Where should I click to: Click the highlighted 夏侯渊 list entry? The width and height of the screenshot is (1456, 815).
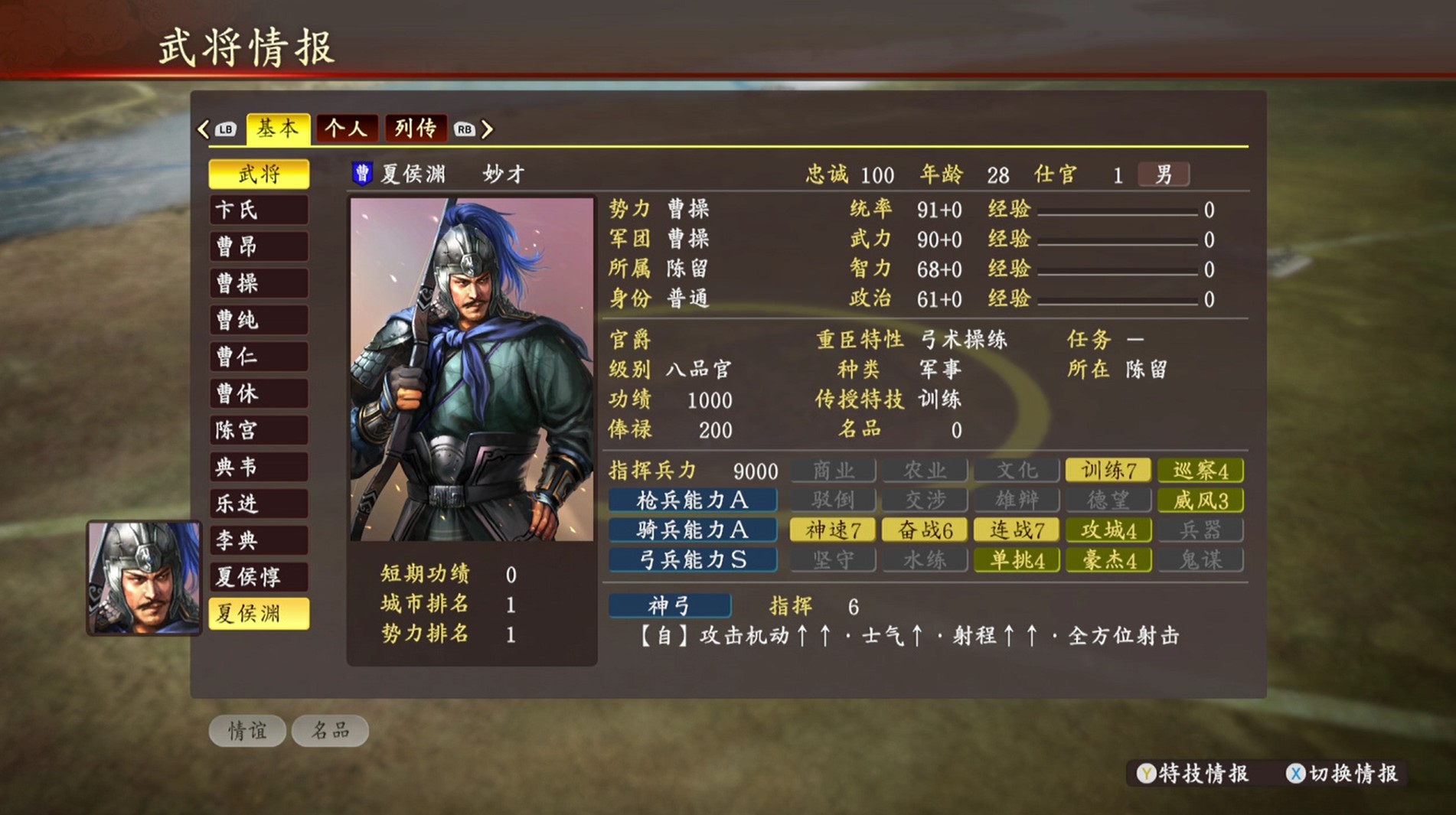[x=259, y=614]
